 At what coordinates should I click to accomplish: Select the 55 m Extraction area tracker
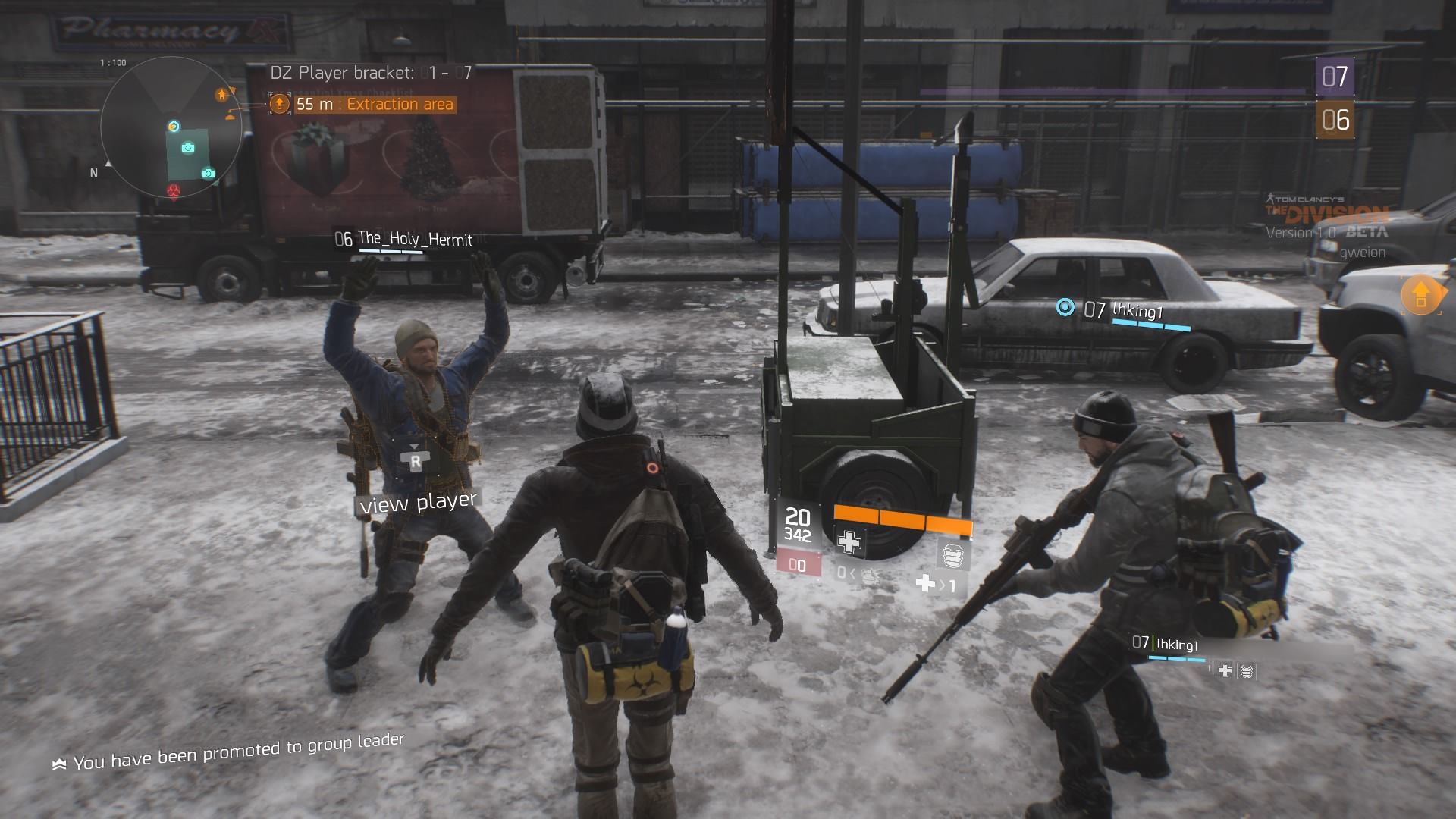click(362, 104)
